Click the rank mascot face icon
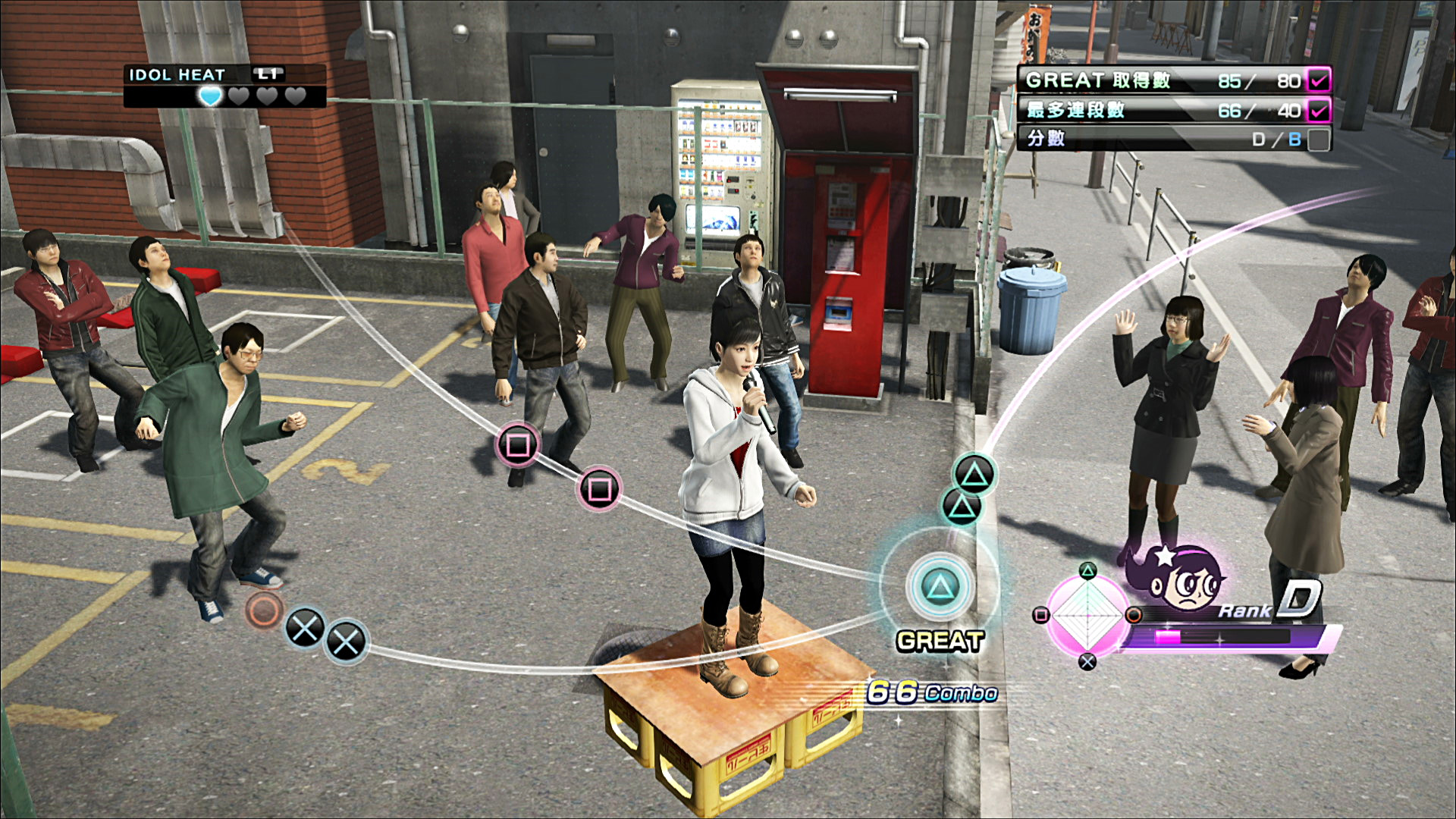This screenshot has height=819, width=1456. pos(1181,580)
